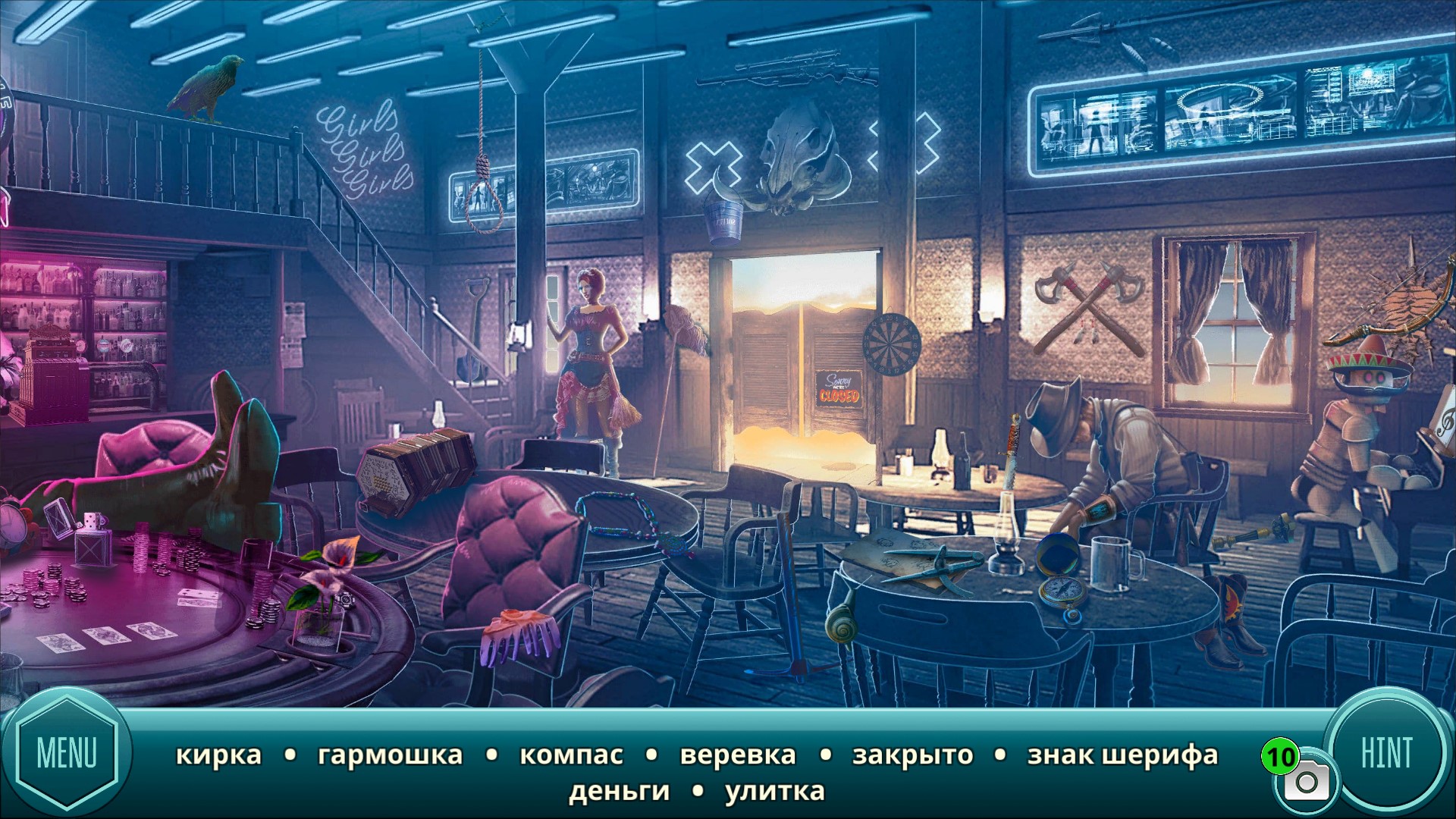Open the MENU hexagon button
The width and height of the screenshot is (1456, 819).
coord(67,753)
